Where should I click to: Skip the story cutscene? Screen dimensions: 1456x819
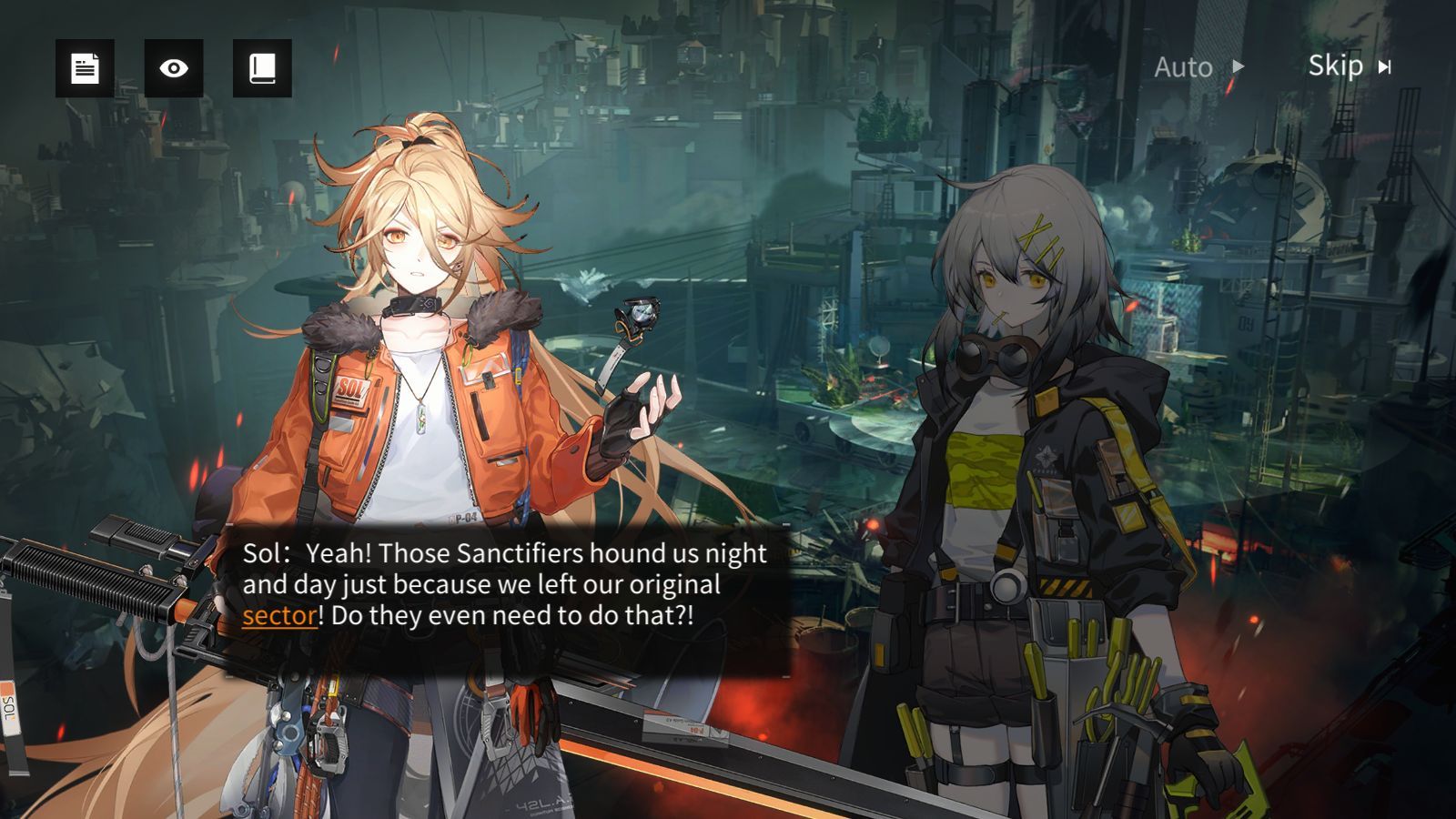(1349, 66)
